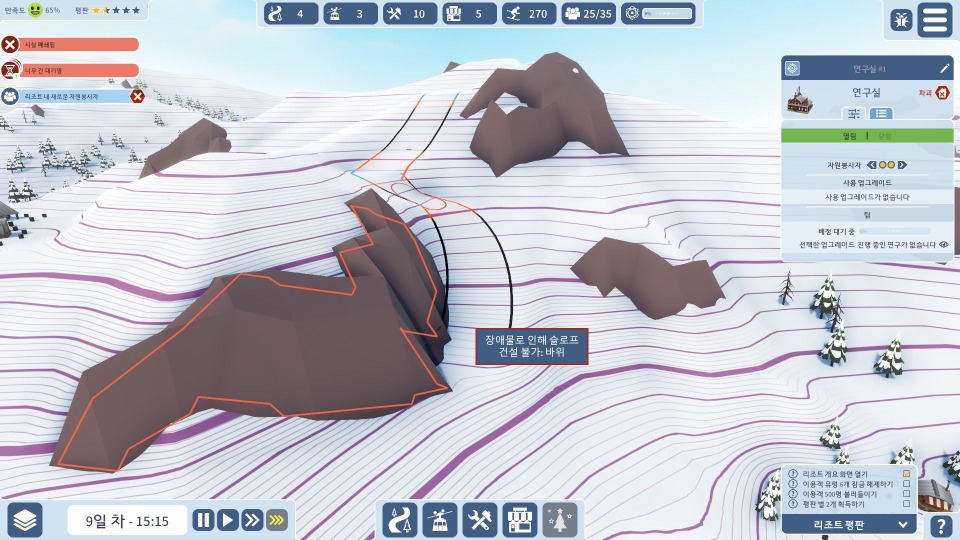Screen dimensions: 960x540
Task: Open the ski slope build tool
Action: (400, 520)
